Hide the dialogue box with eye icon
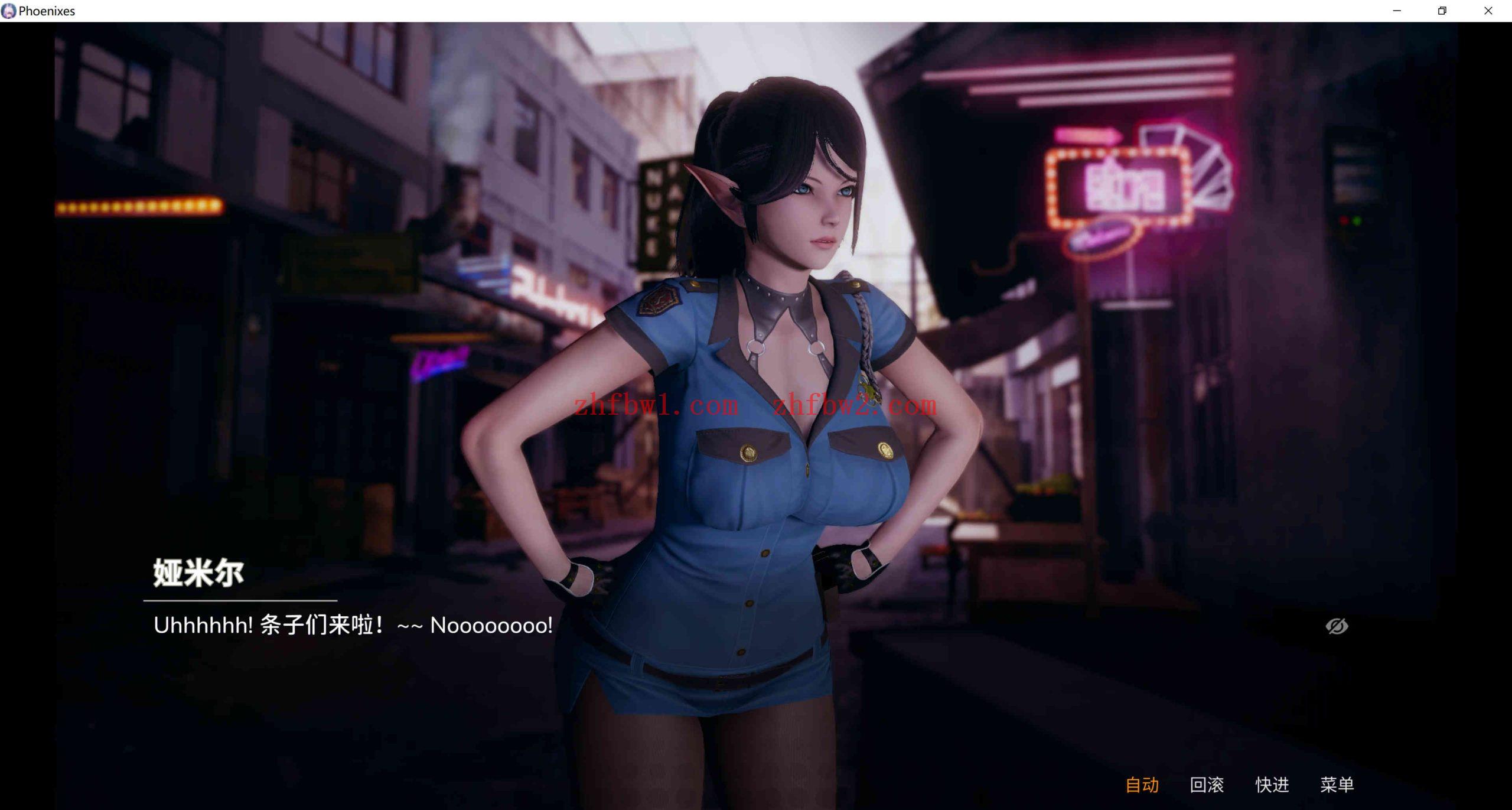 [x=1337, y=626]
